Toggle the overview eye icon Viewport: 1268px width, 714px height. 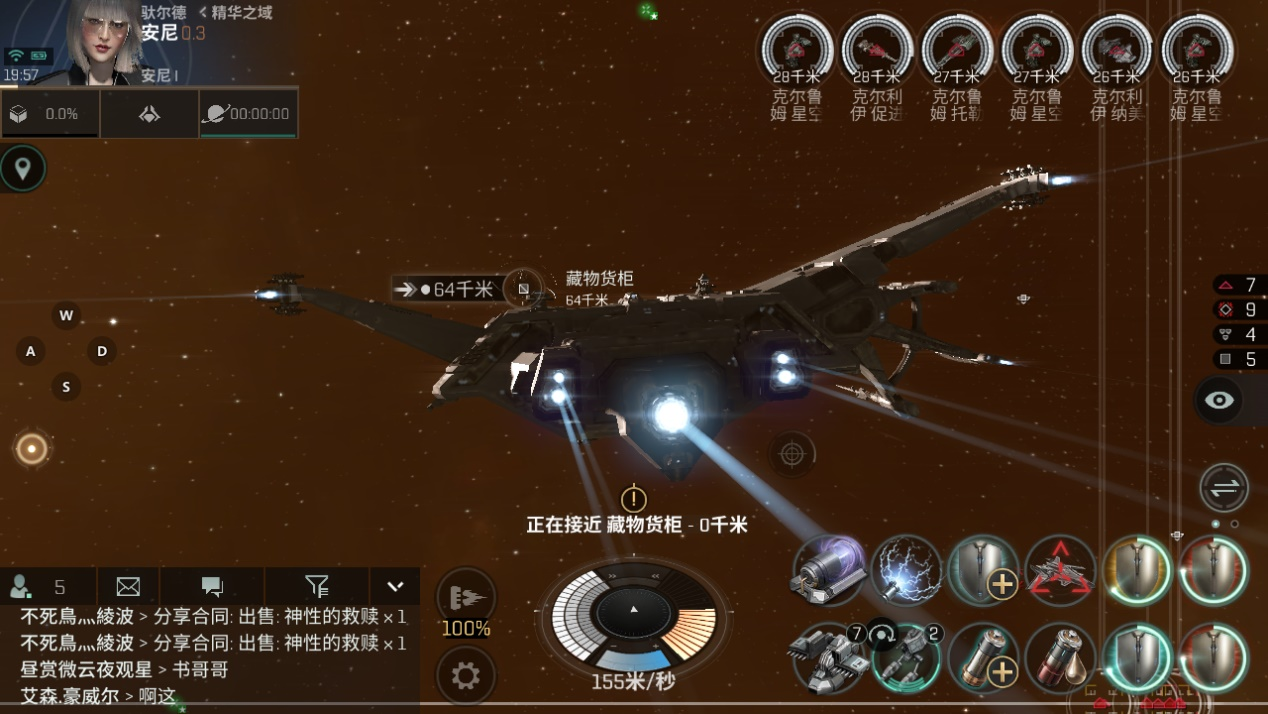[x=1219, y=401]
